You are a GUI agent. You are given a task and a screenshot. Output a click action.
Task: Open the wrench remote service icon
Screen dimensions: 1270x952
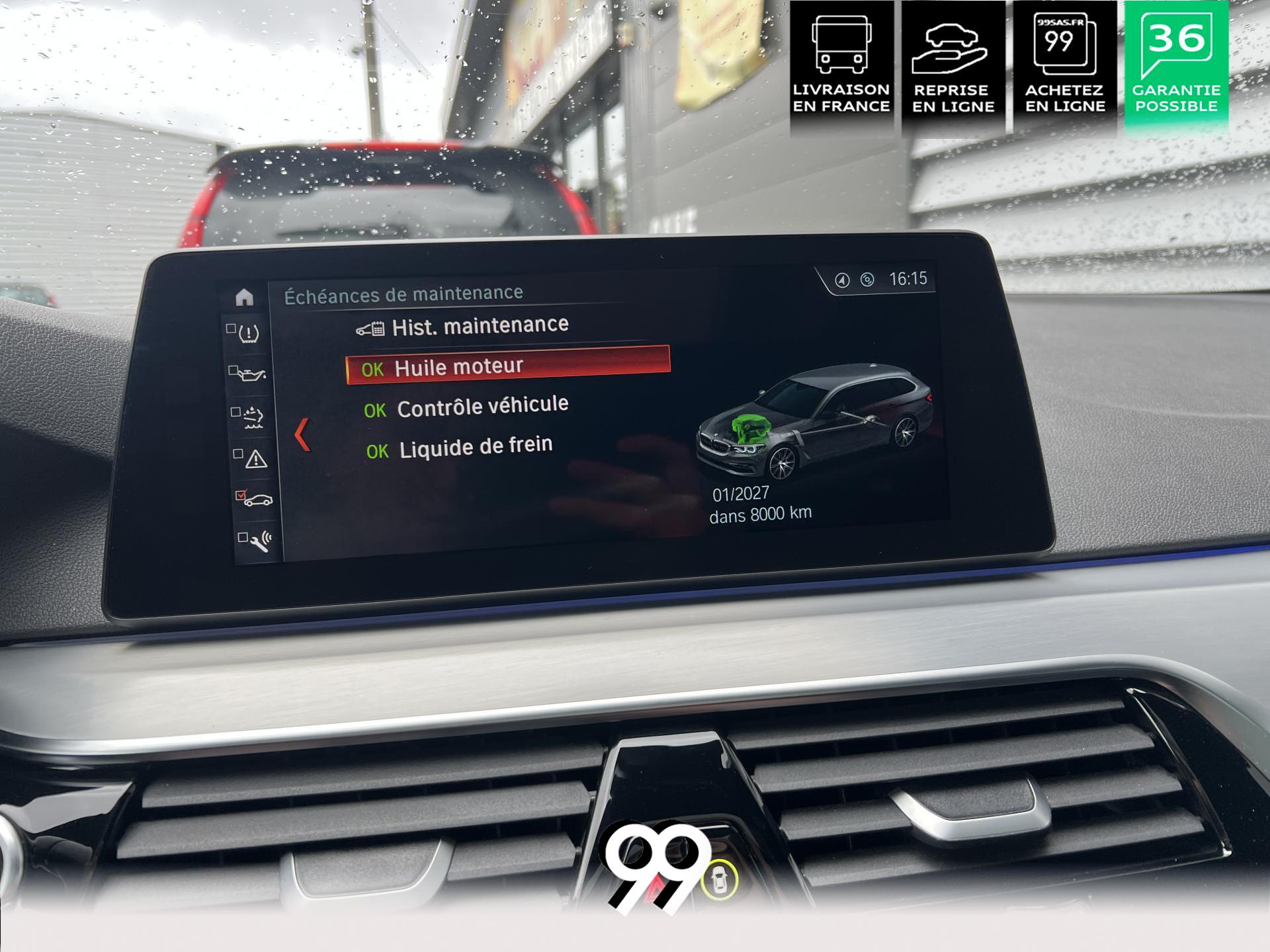point(258,541)
